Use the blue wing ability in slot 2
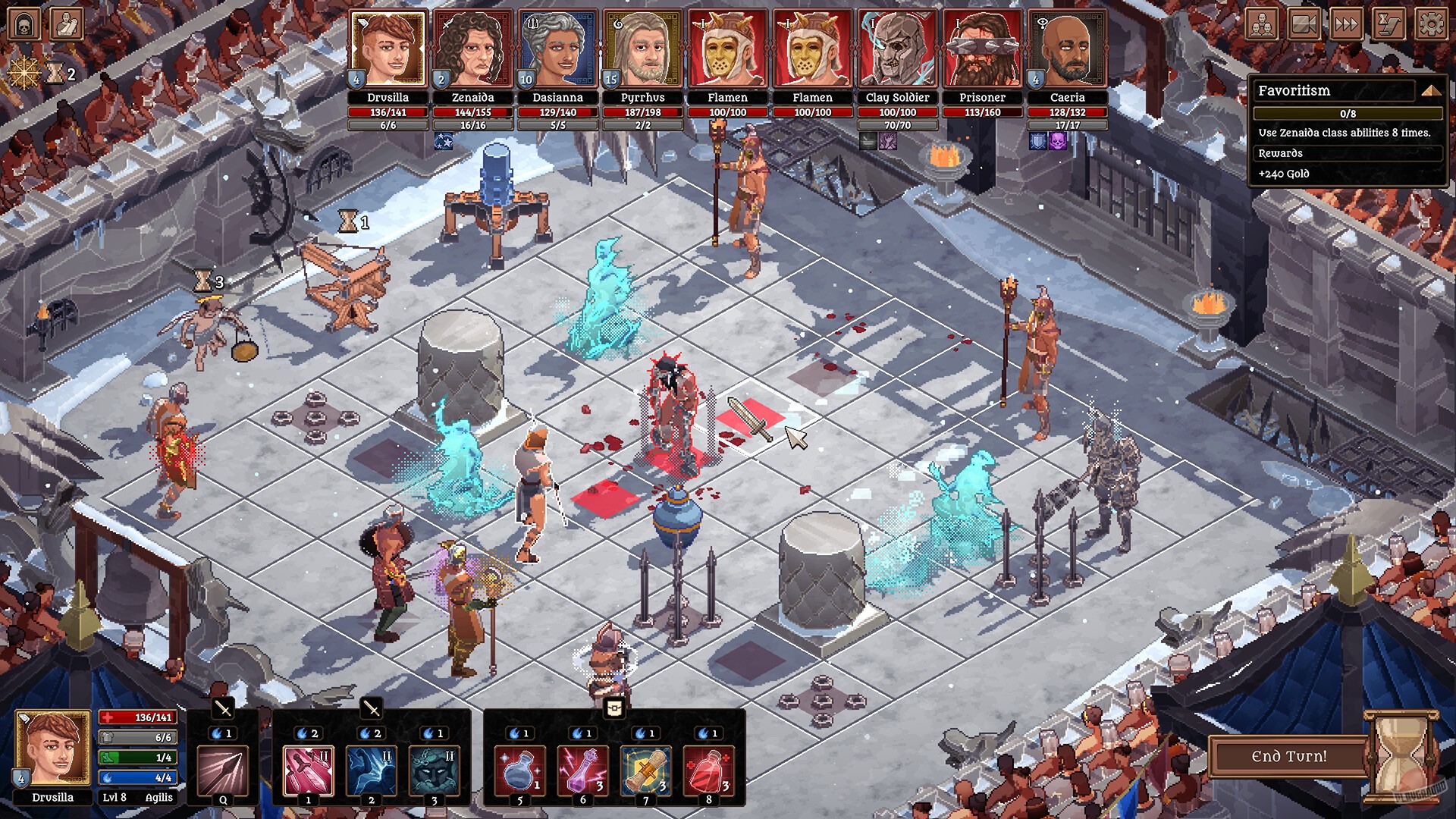This screenshot has height=819, width=1456. pos(372,770)
